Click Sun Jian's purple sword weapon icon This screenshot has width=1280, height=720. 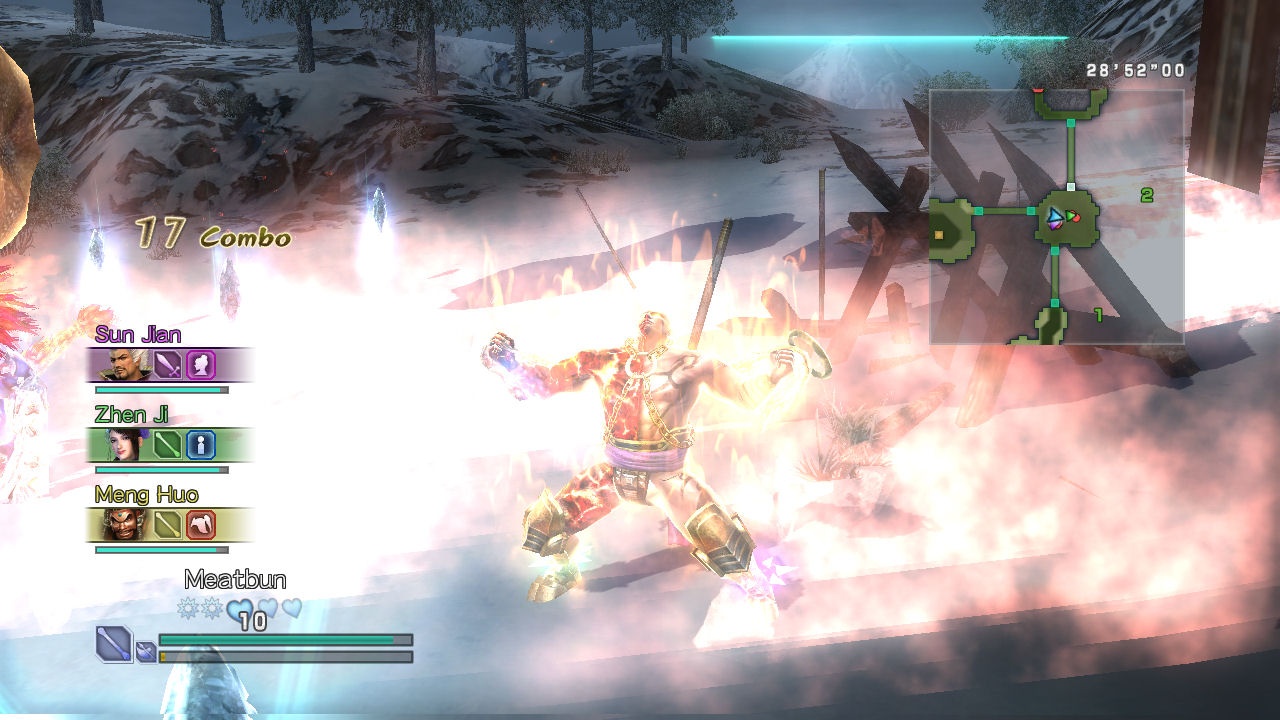tap(168, 364)
